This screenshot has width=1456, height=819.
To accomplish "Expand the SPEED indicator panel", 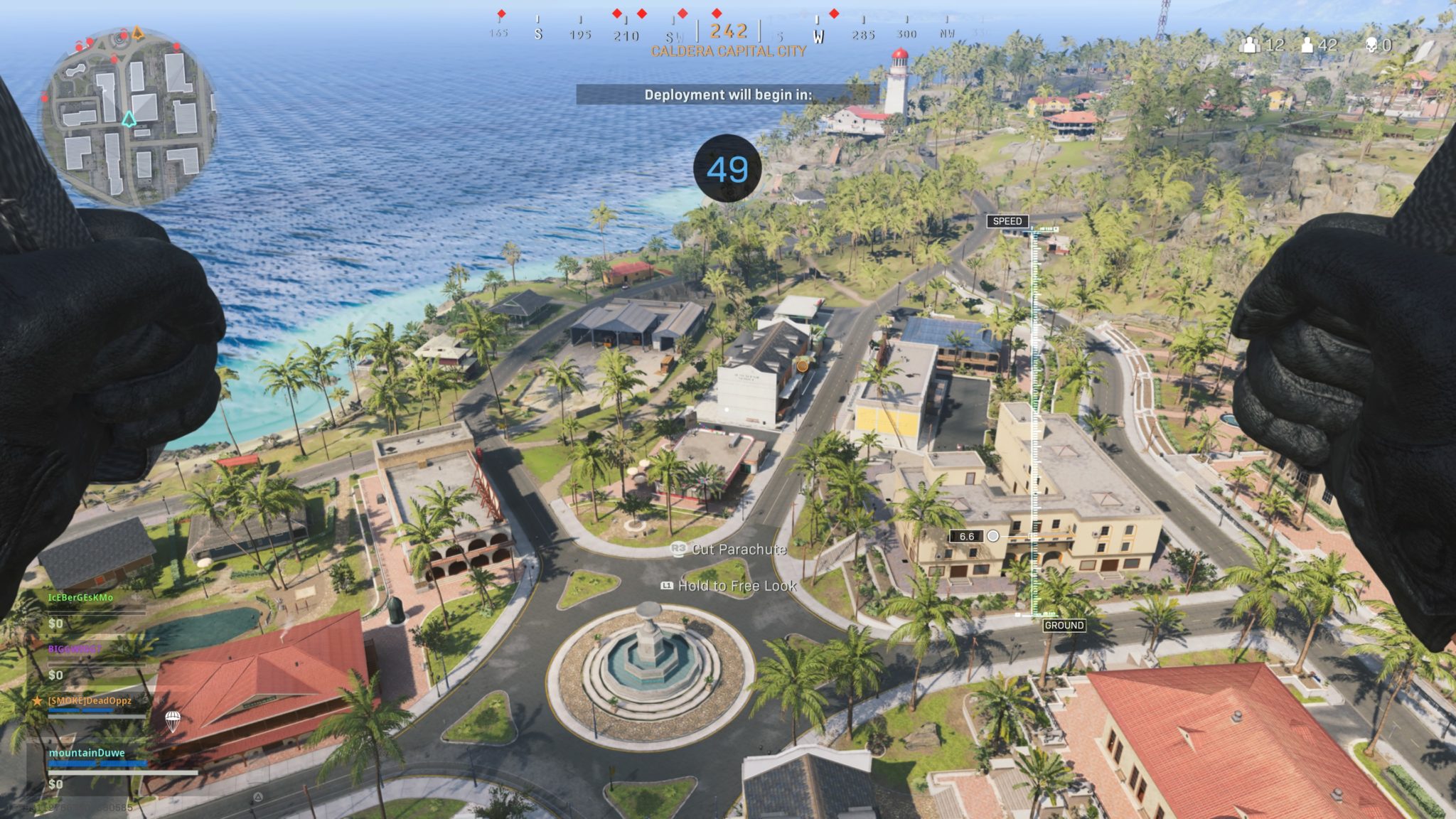I will coord(1008,222).
